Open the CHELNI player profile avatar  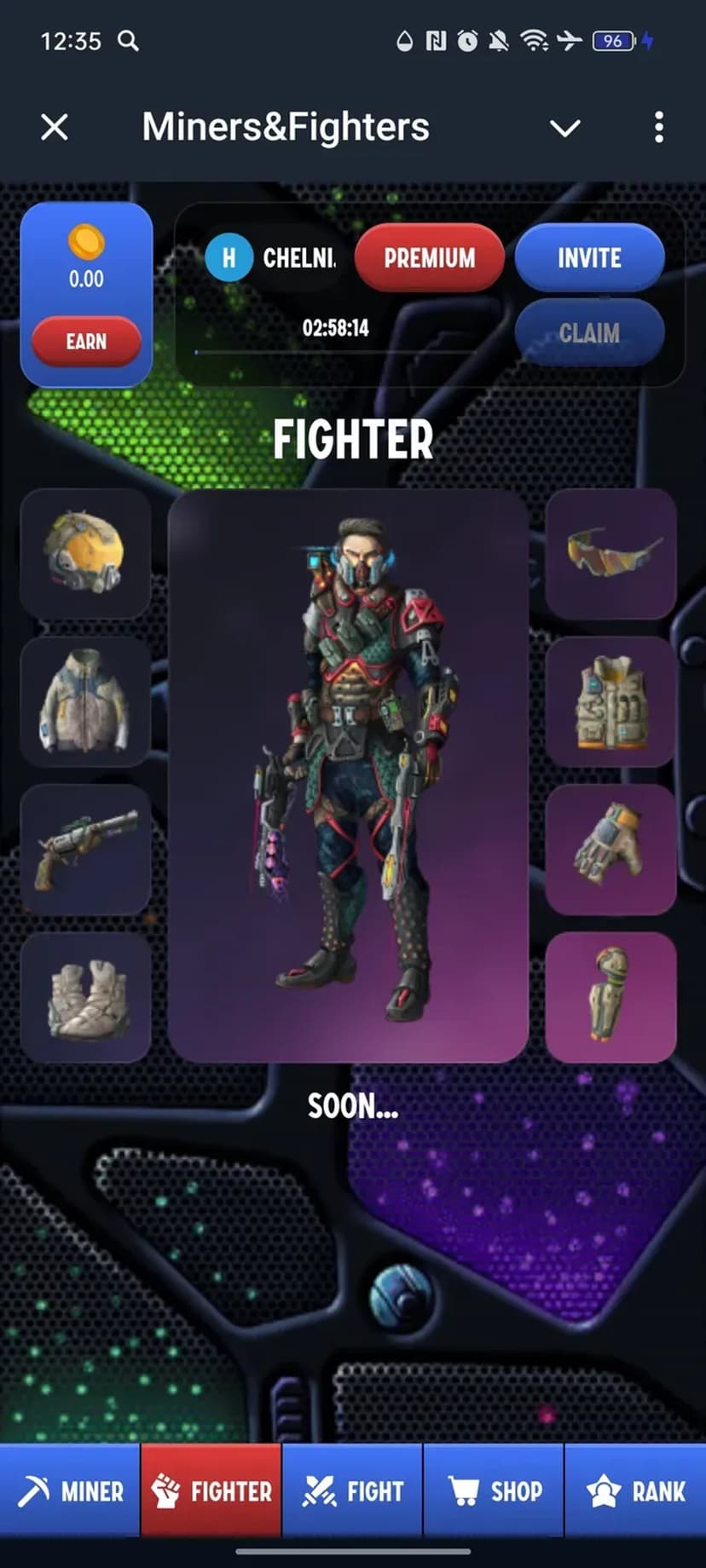(x=229, y=258)
